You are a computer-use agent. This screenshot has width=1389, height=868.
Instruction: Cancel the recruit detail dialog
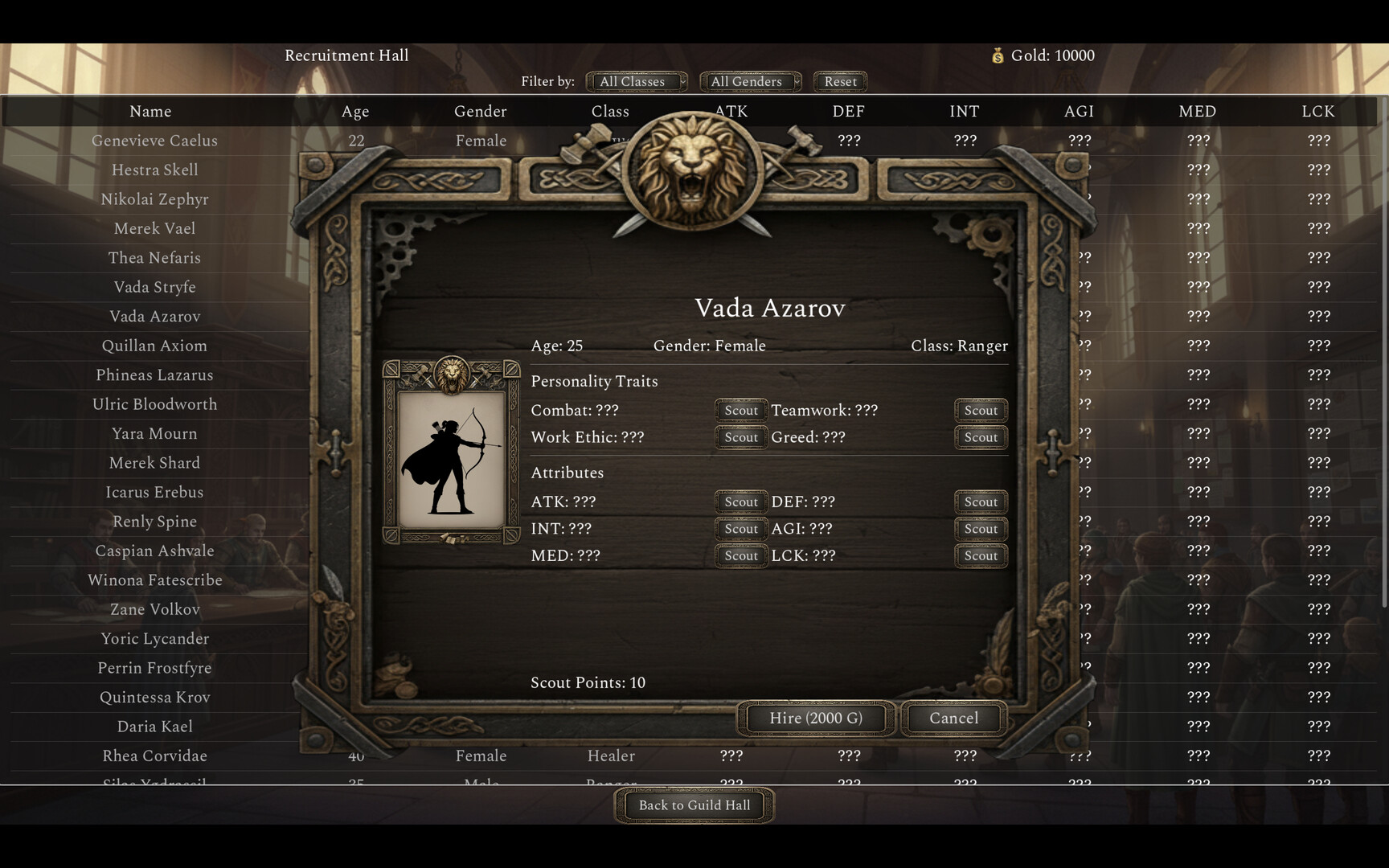(x=952, y=718)
